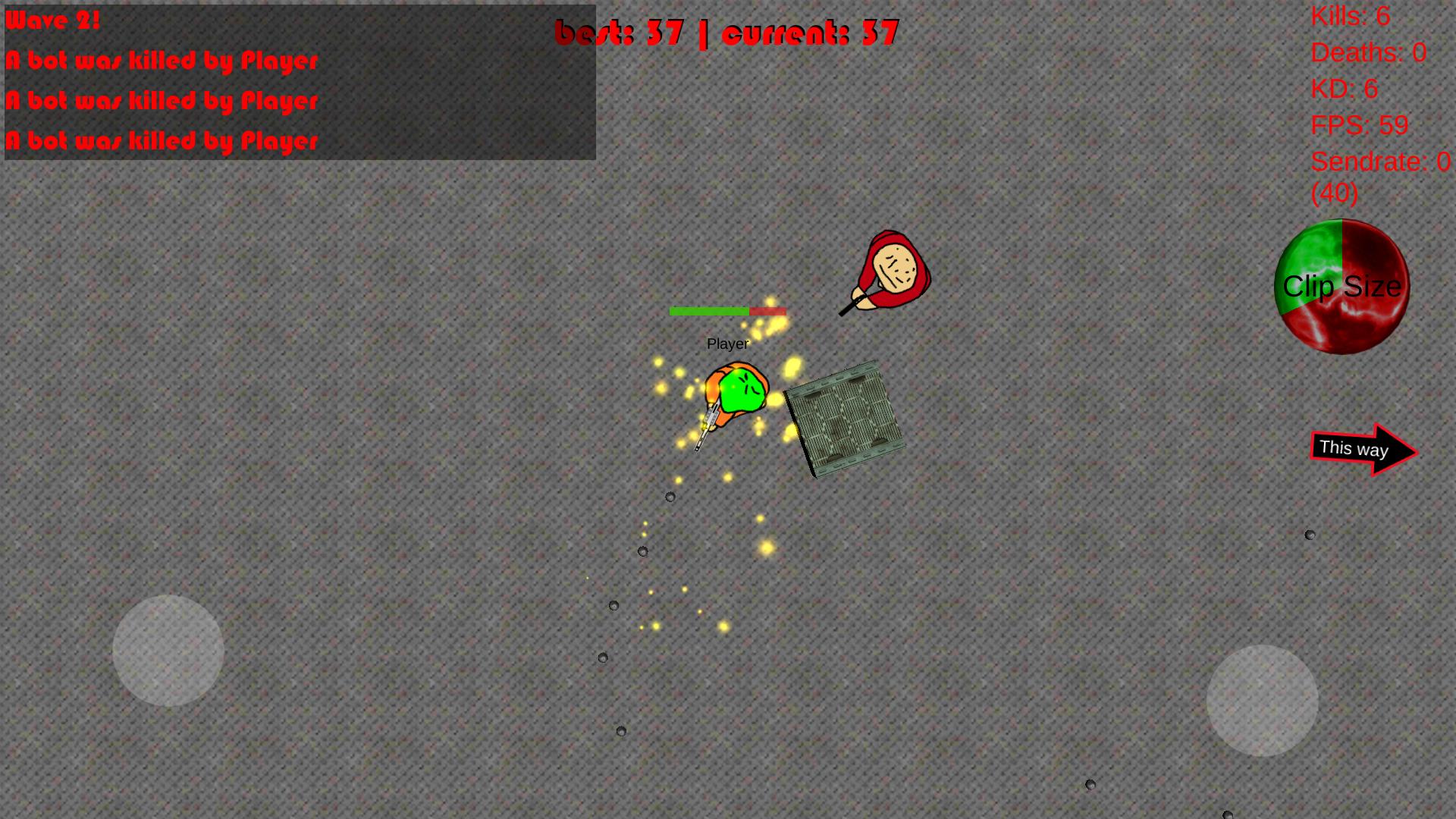Click the green health bar above Player
Image resolution: width=1456 pixels, height=819 pixels.
tap(709, 311)
